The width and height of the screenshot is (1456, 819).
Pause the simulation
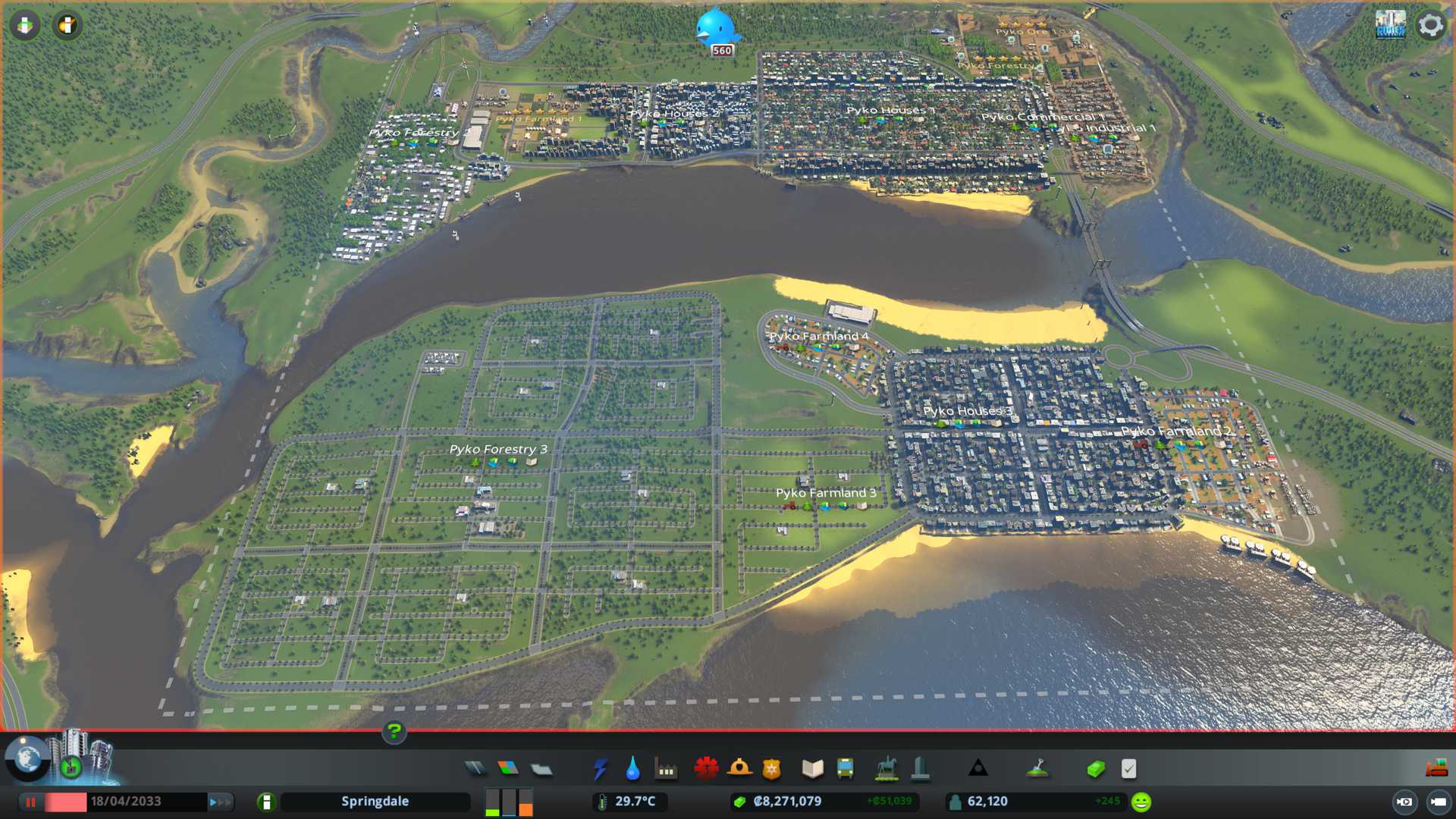click(x=31, y=802)
